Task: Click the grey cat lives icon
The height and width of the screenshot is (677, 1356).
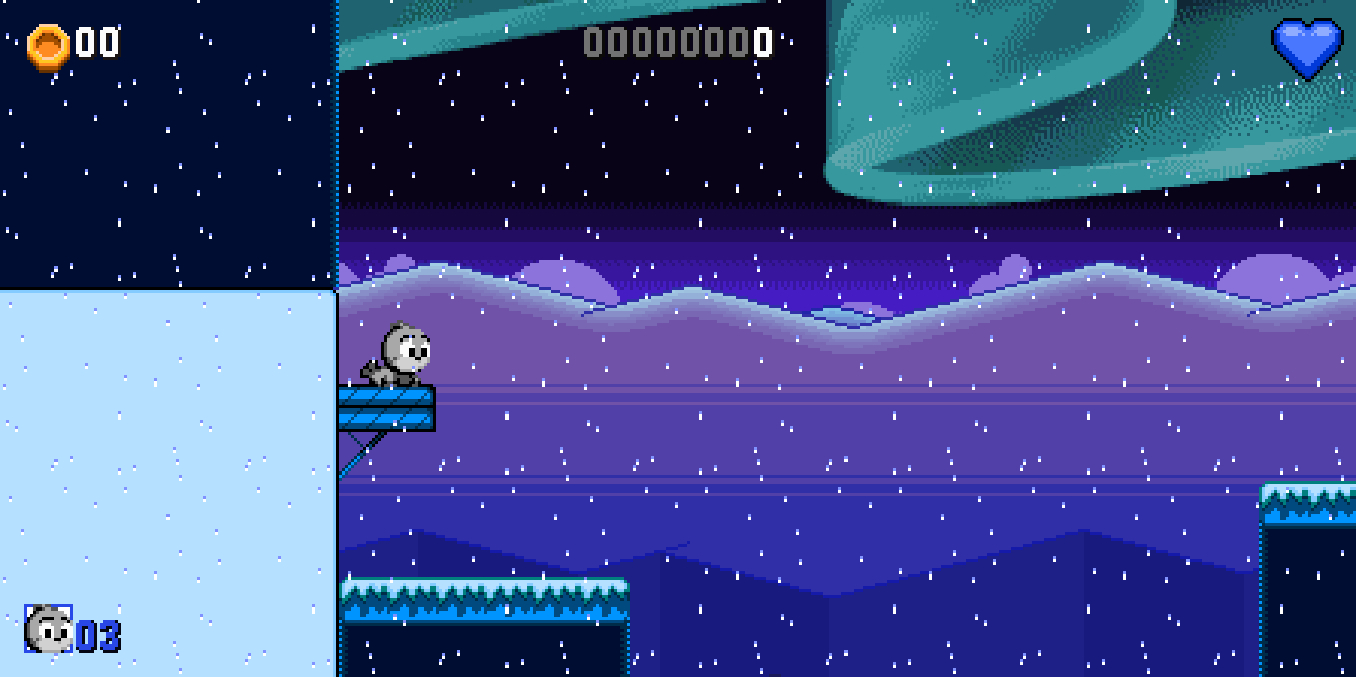Action: (47, 630)
